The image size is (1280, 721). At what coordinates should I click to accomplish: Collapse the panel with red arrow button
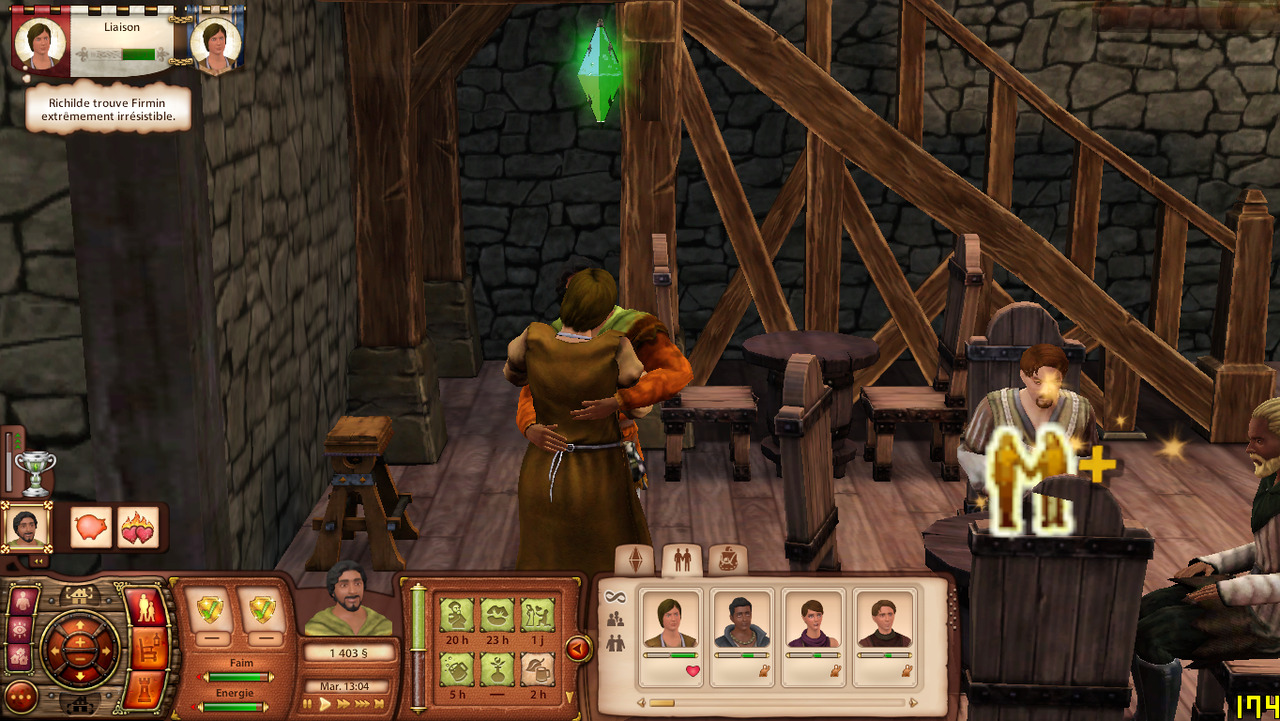pyautogui.click(x=578, y=650)
